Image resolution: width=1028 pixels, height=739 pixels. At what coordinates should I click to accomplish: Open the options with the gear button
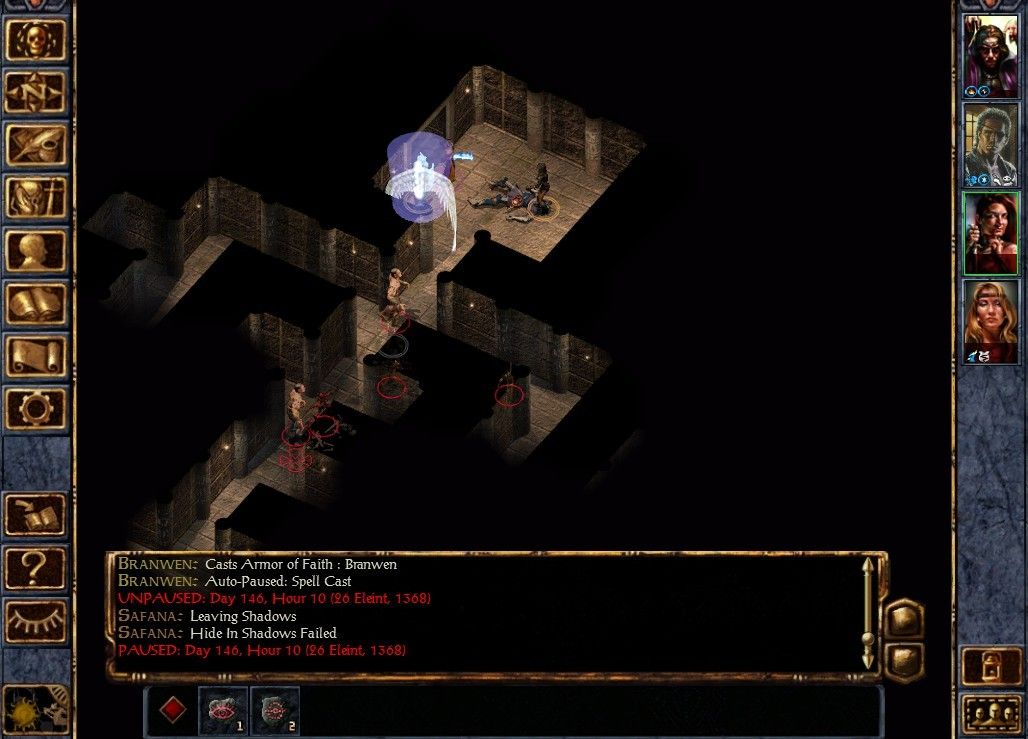pyautogui.click(x=36, y=409)
